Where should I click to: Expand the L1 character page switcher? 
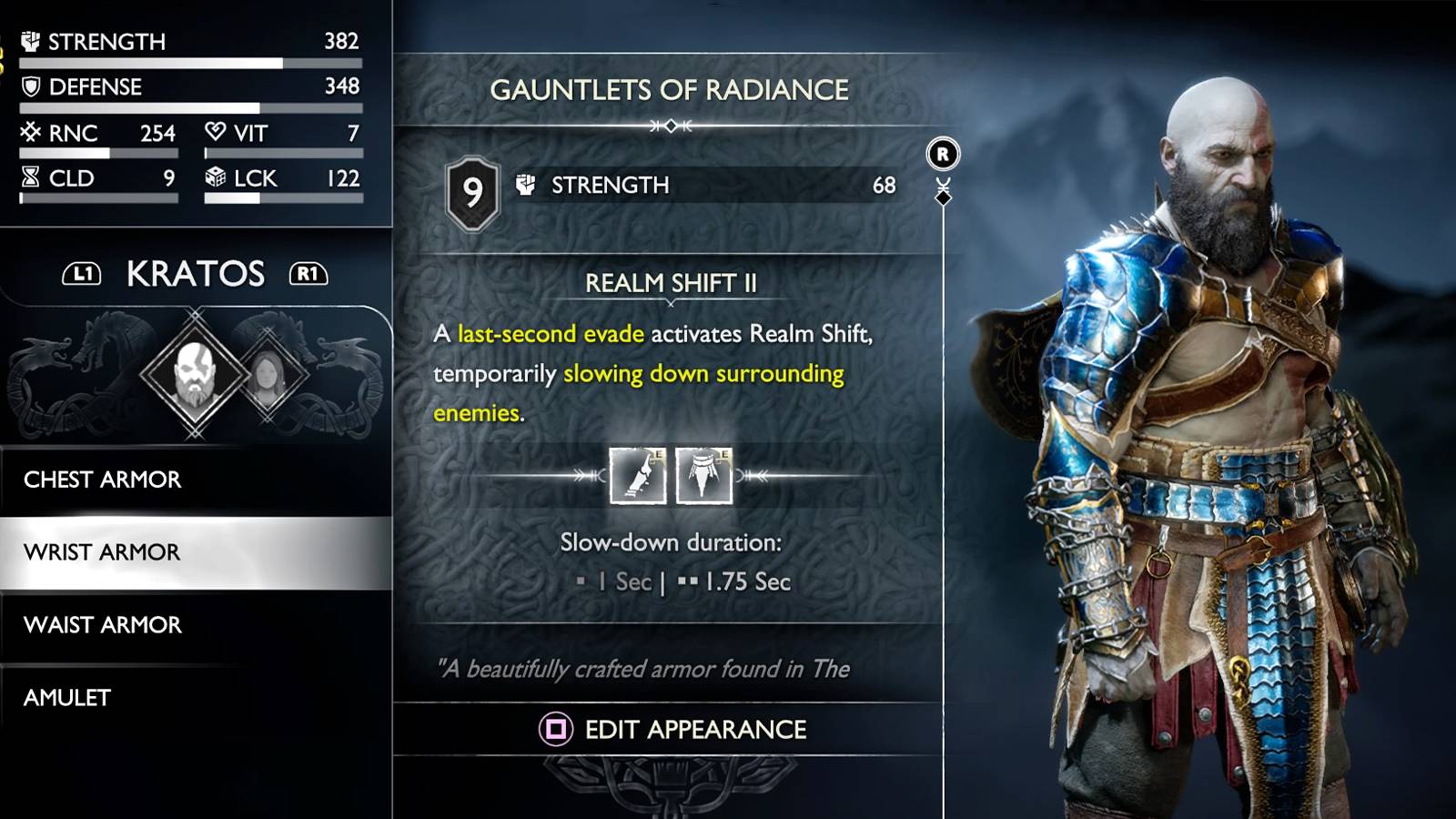83,273
